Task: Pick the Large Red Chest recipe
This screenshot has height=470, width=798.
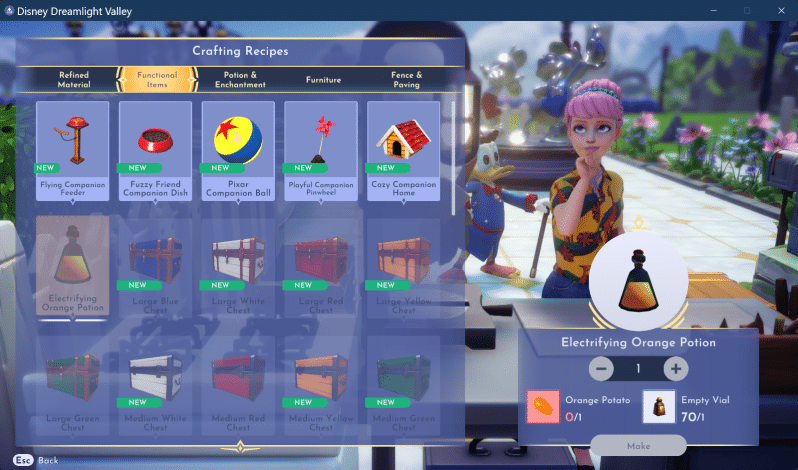Action: pos(321,263)
